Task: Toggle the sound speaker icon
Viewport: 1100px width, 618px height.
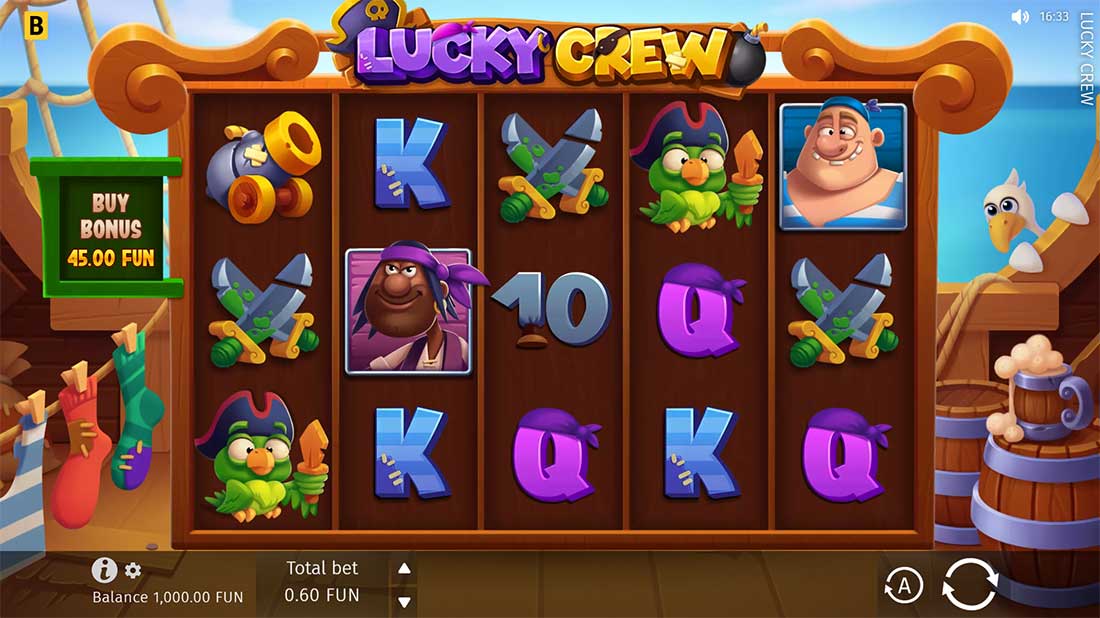Action: pos(1020,17)
